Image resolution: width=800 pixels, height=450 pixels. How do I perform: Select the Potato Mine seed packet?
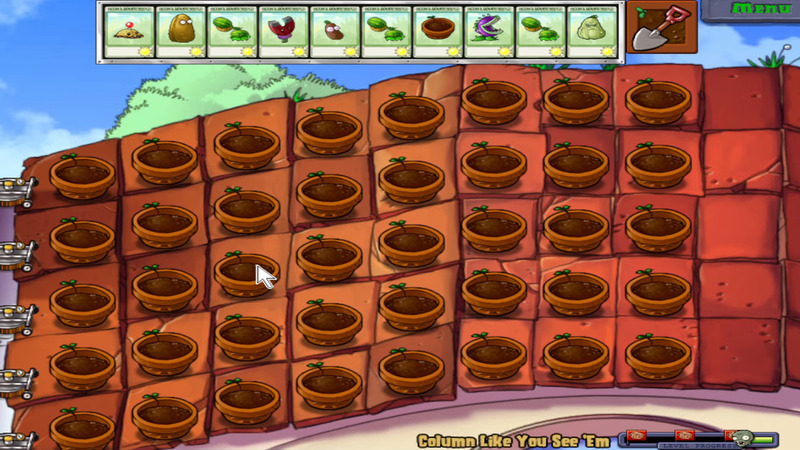128,32
